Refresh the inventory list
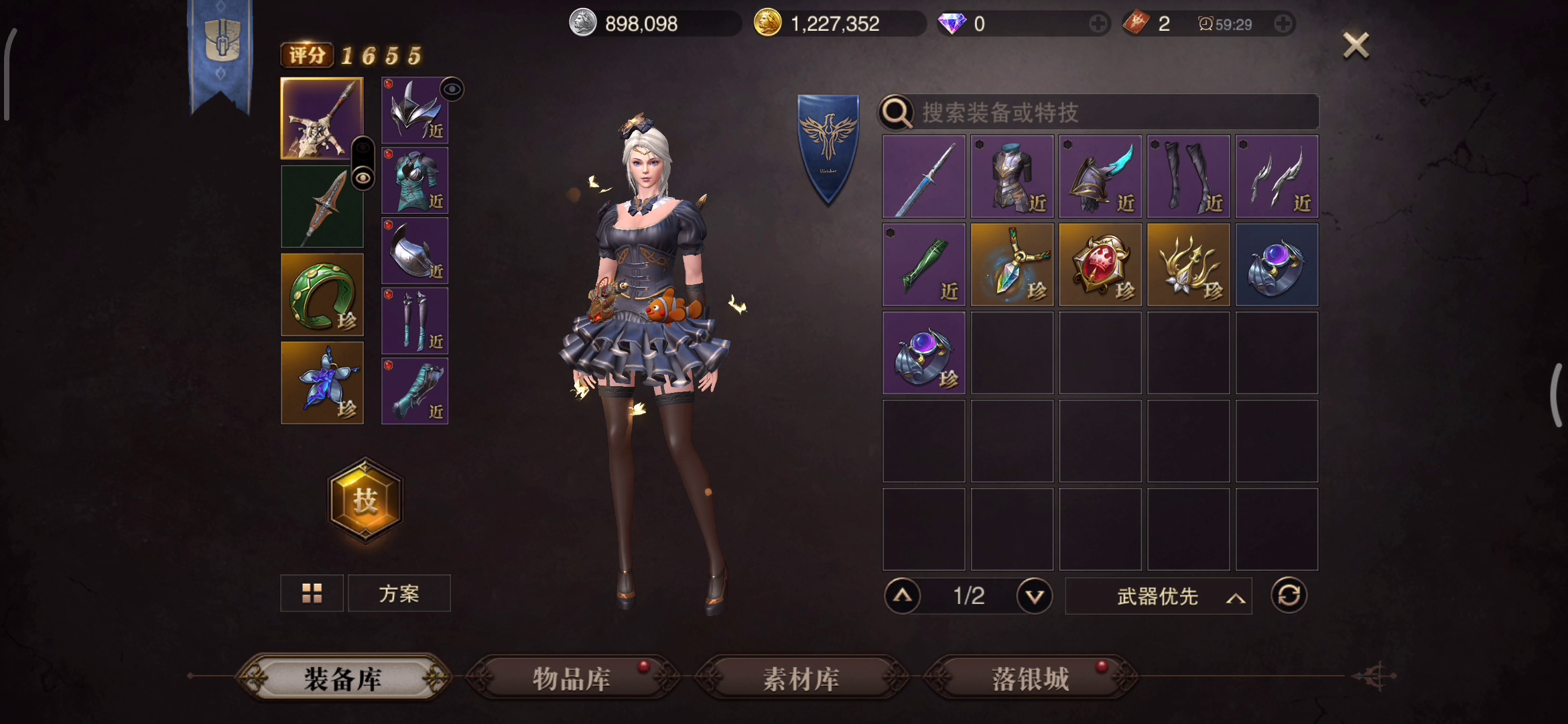The image size is (1568, 724). (x=1289, y=595)
